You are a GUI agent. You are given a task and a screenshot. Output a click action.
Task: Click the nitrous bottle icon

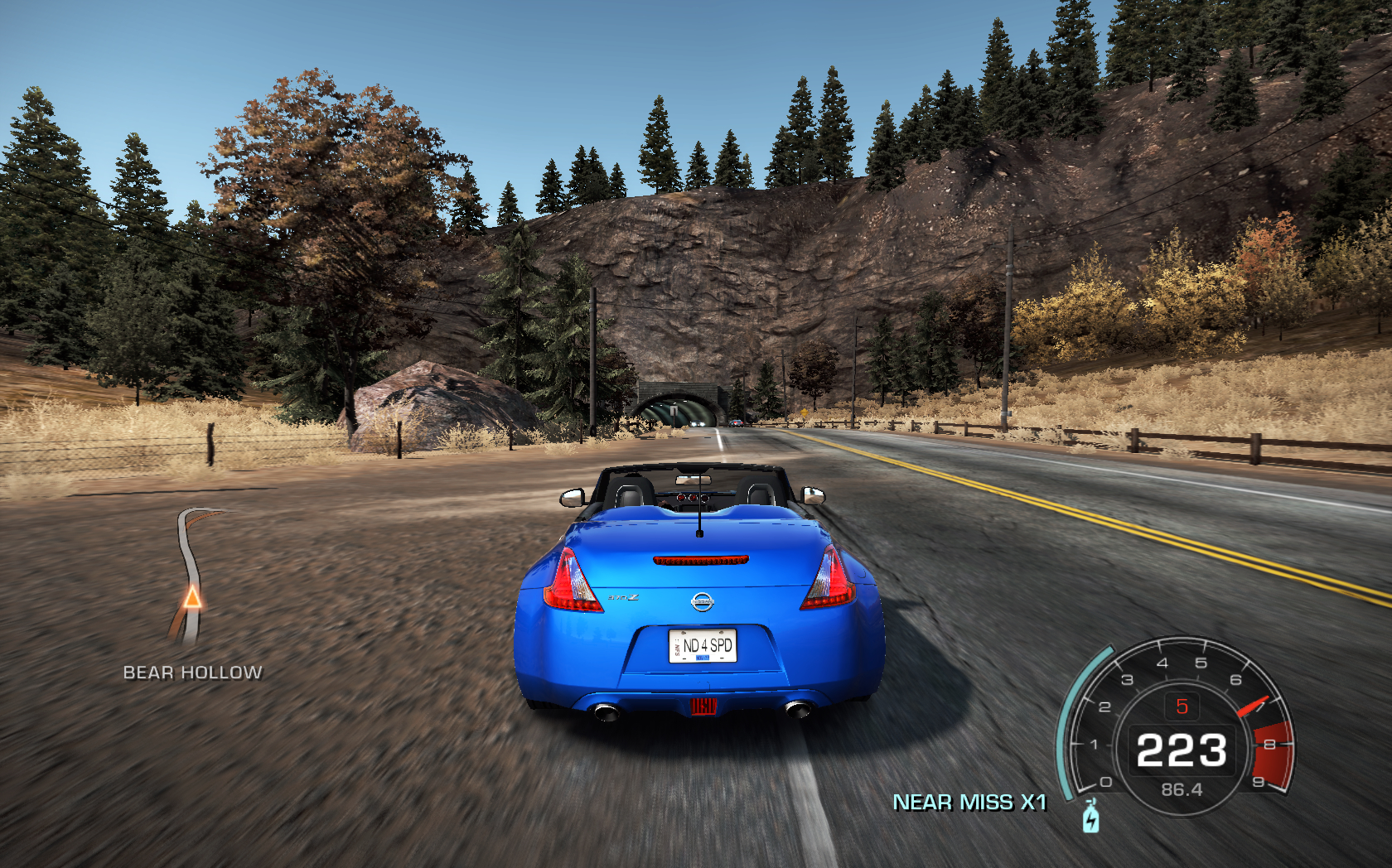[x=1091, y=817]
